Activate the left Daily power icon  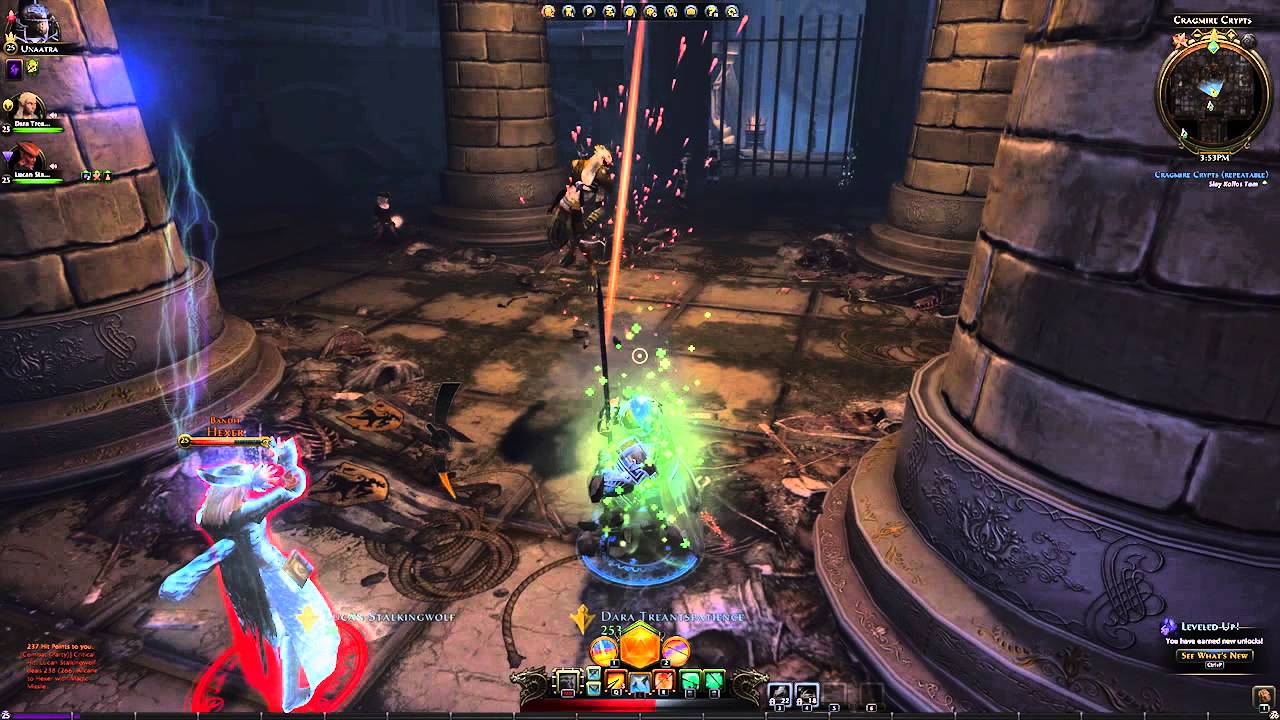pyautogui.click(x=603, y=649)
